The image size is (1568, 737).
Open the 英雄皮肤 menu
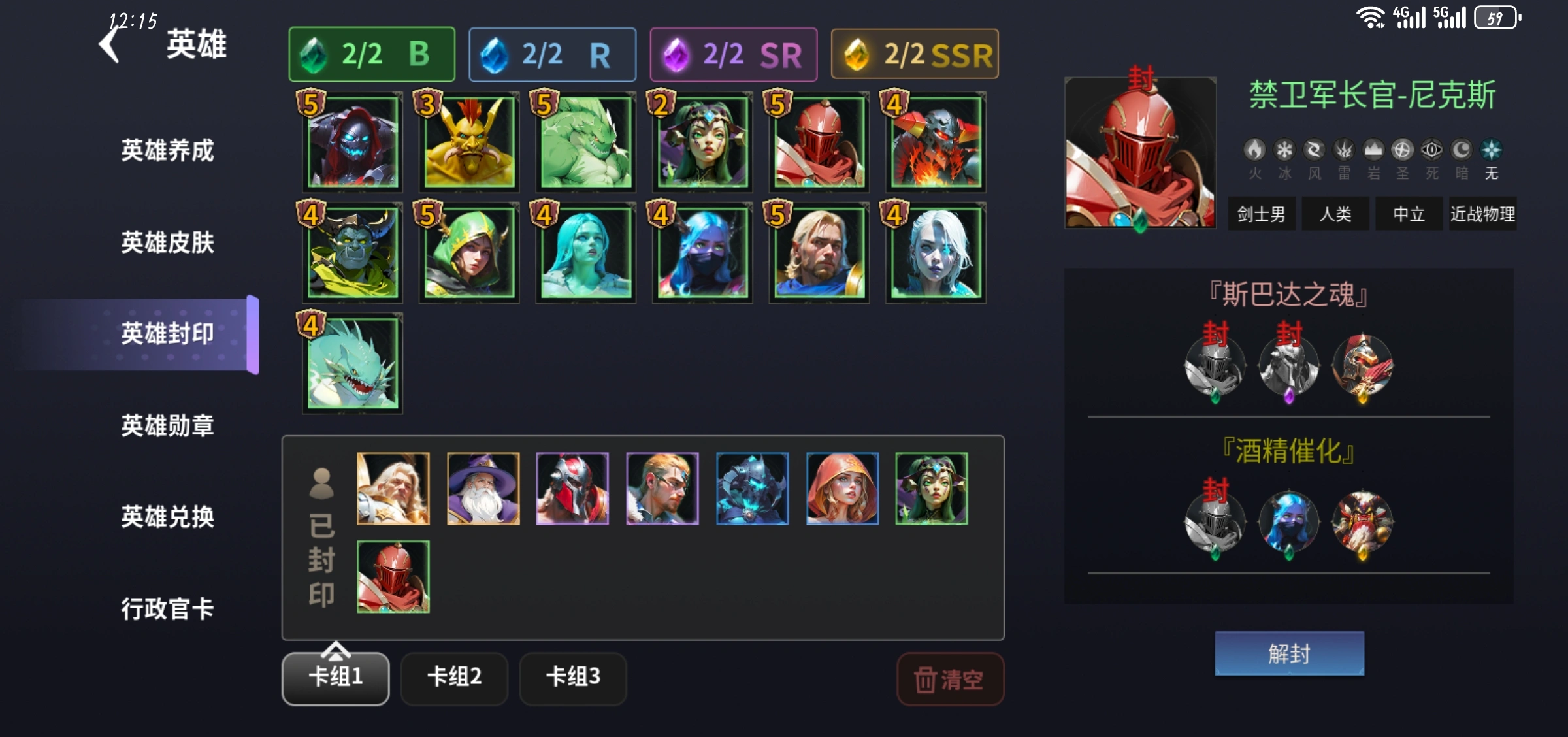[x=167, y=242]
